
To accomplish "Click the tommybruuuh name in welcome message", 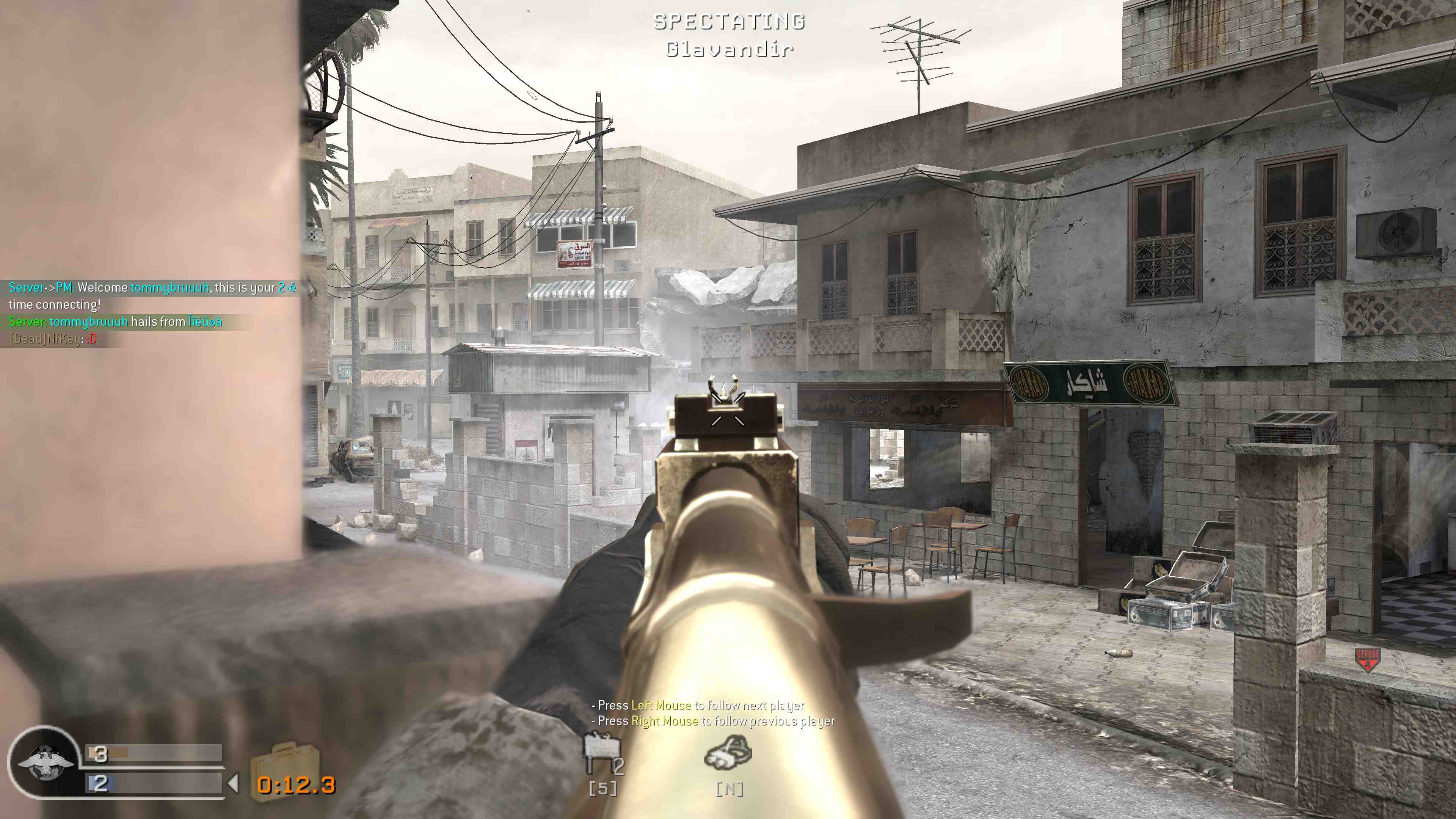I will tap(170, 287).
